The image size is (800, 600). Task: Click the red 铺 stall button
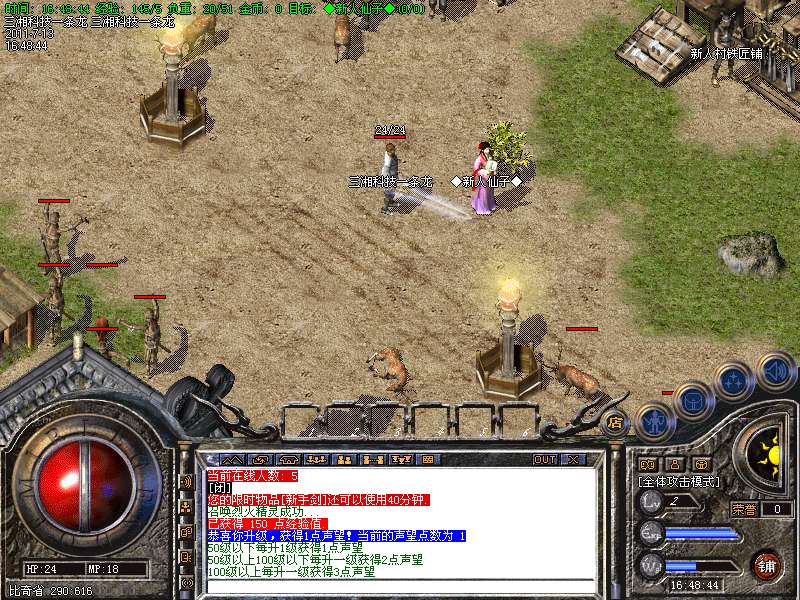click(766, 565)
